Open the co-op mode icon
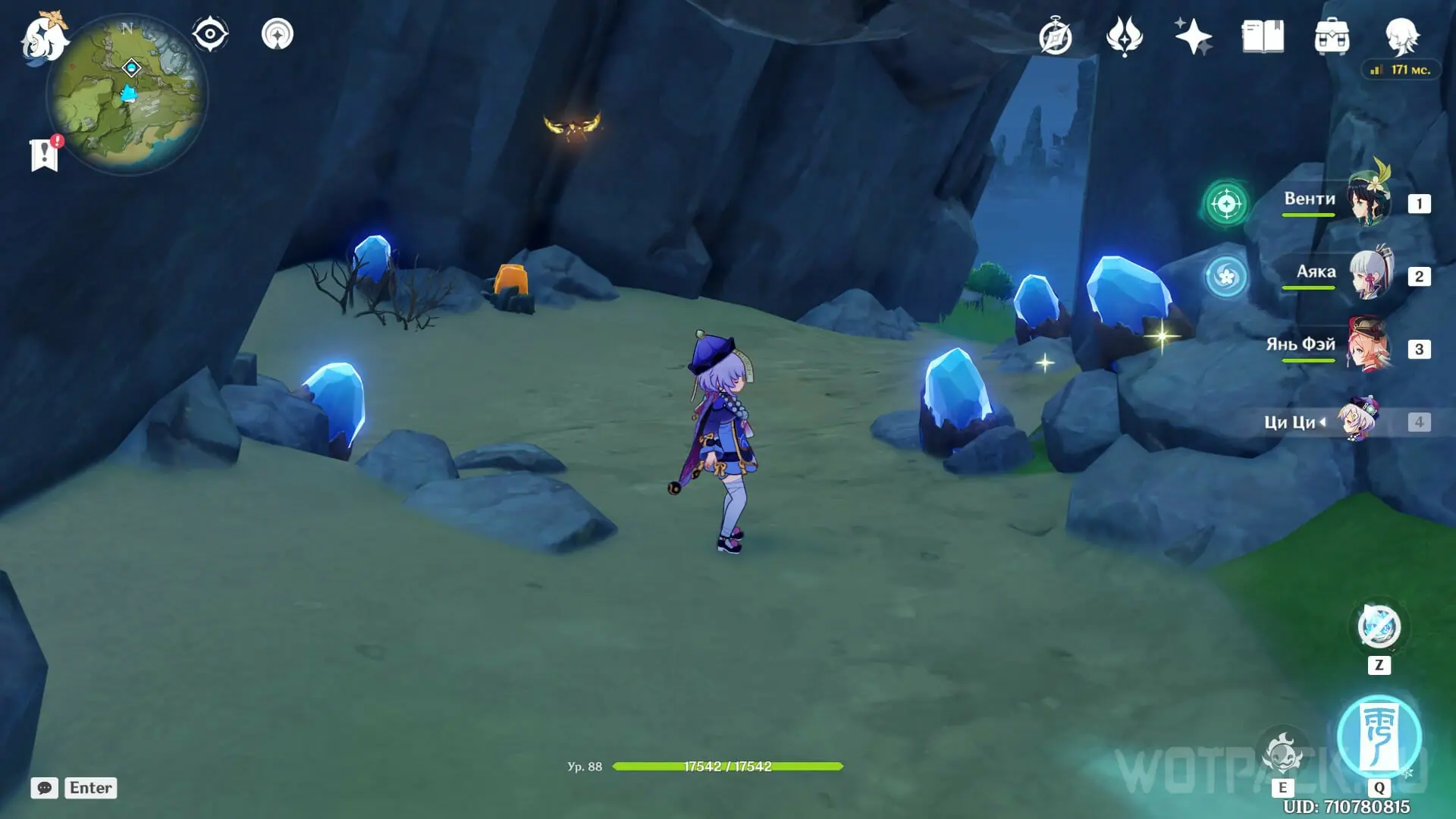The image size is (1456, 819). click(278, 35)
